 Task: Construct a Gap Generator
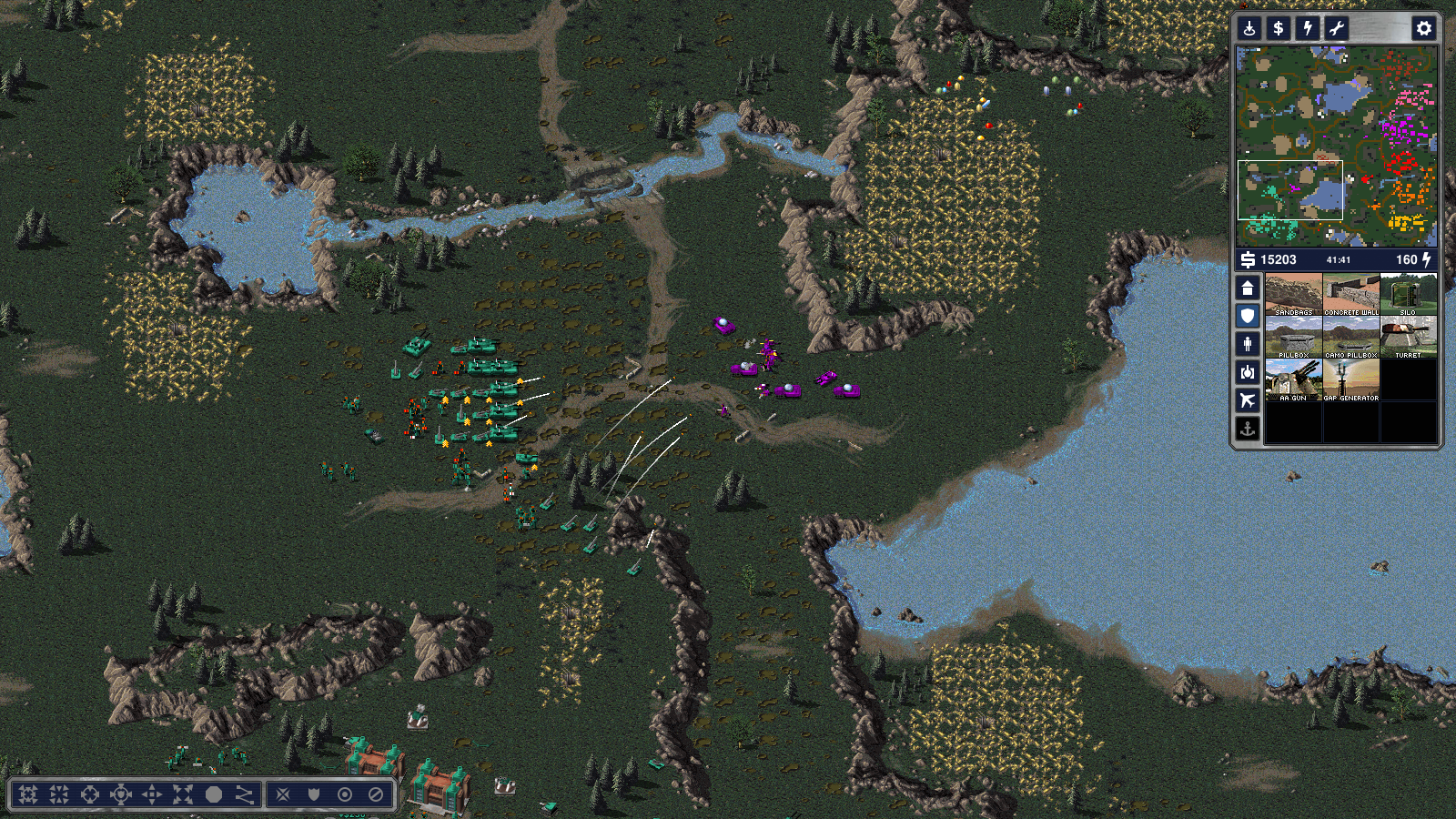point(1351,380)
